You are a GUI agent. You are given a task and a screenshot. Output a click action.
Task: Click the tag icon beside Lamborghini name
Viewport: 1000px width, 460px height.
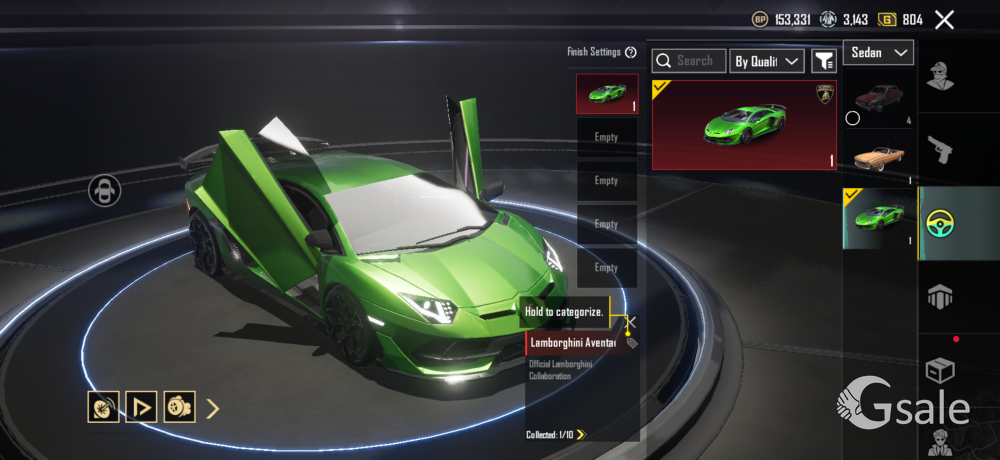coord(631,343)
